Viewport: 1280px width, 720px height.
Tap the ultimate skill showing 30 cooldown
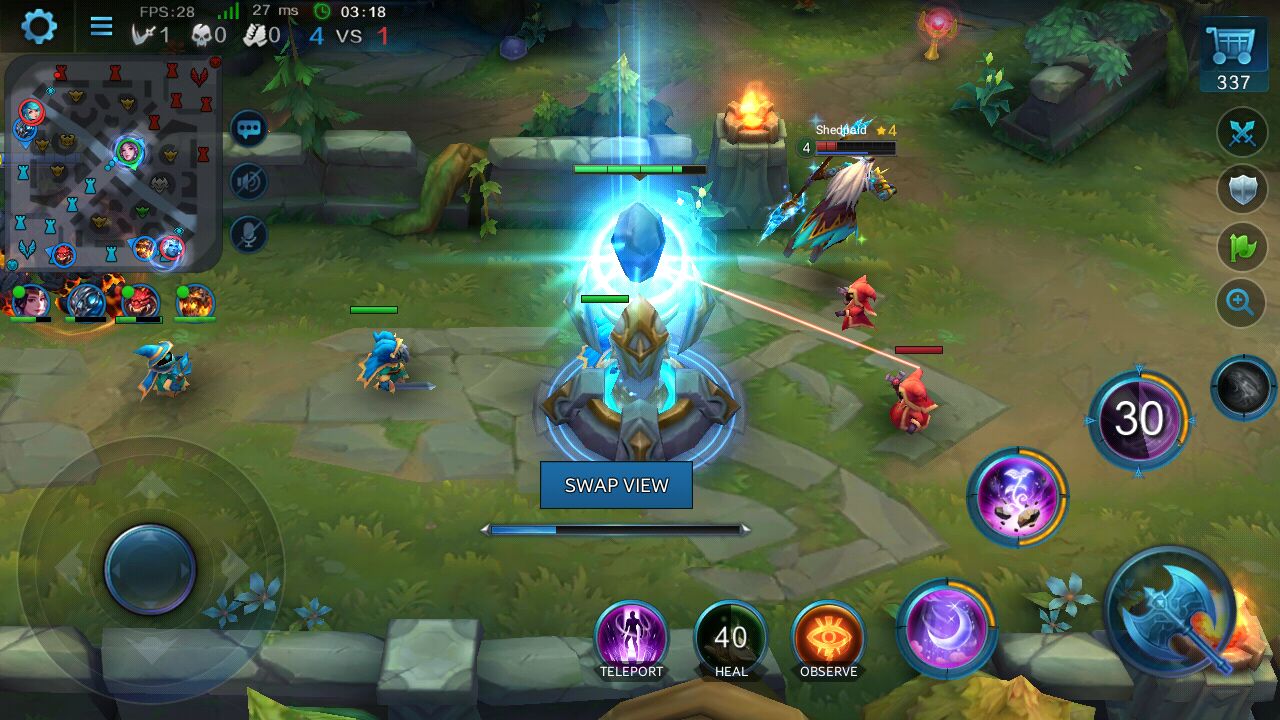(1138, 420)
